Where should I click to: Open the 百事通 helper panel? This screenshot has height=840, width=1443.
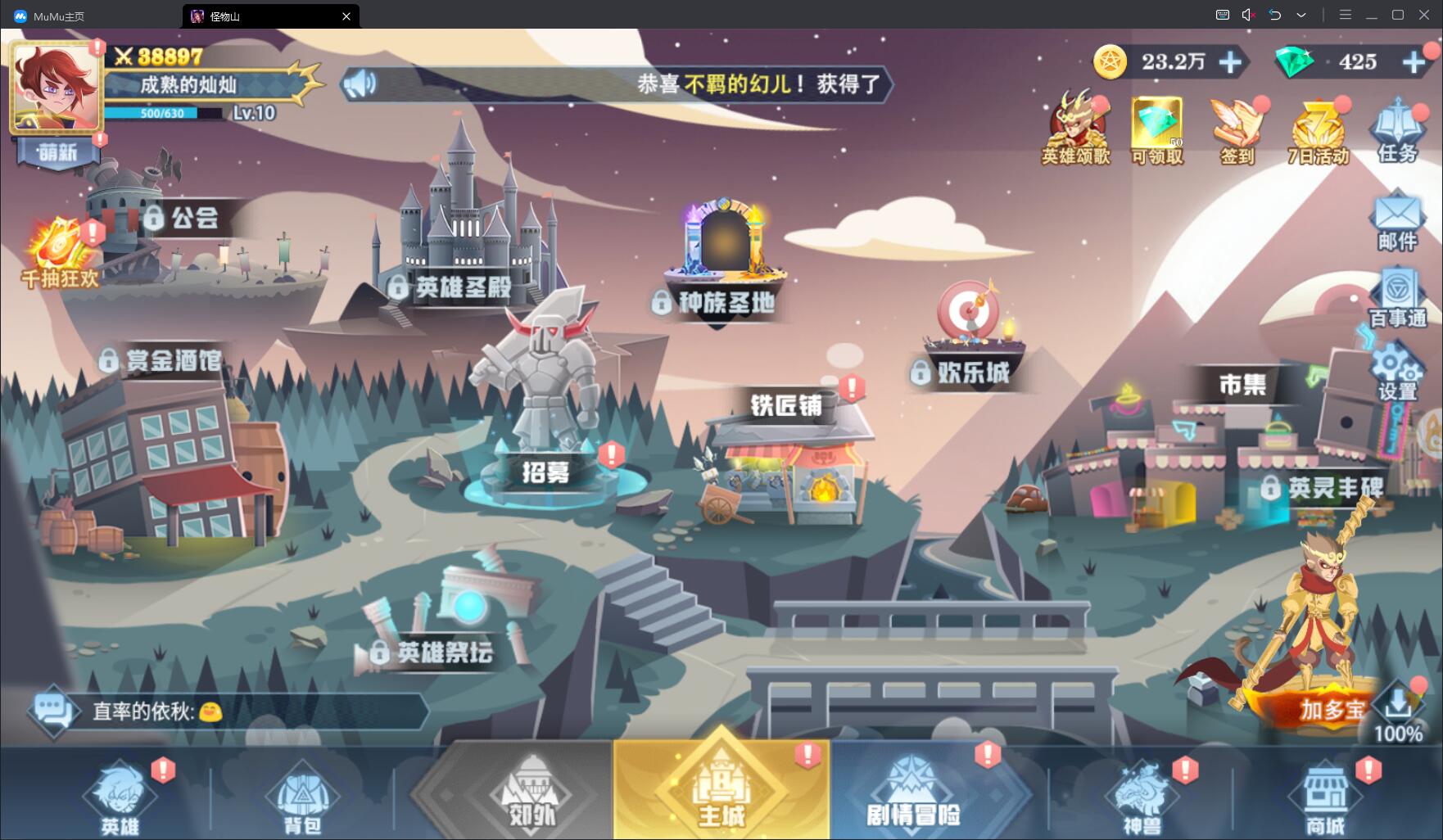[x=1397, y=296]
